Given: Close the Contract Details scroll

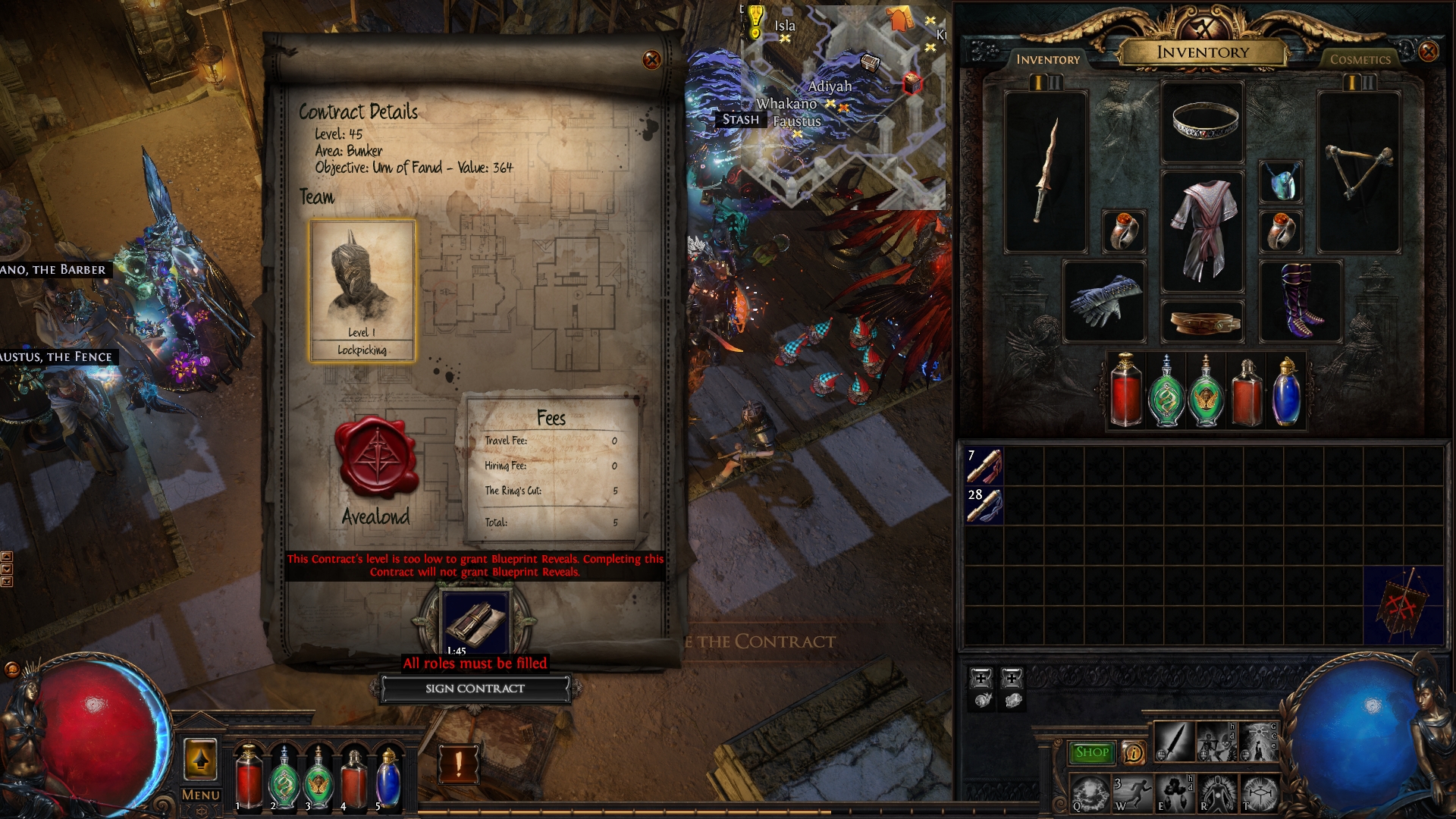Looking at the screenshot, I should pyautogui.click(x=651, y=60).
